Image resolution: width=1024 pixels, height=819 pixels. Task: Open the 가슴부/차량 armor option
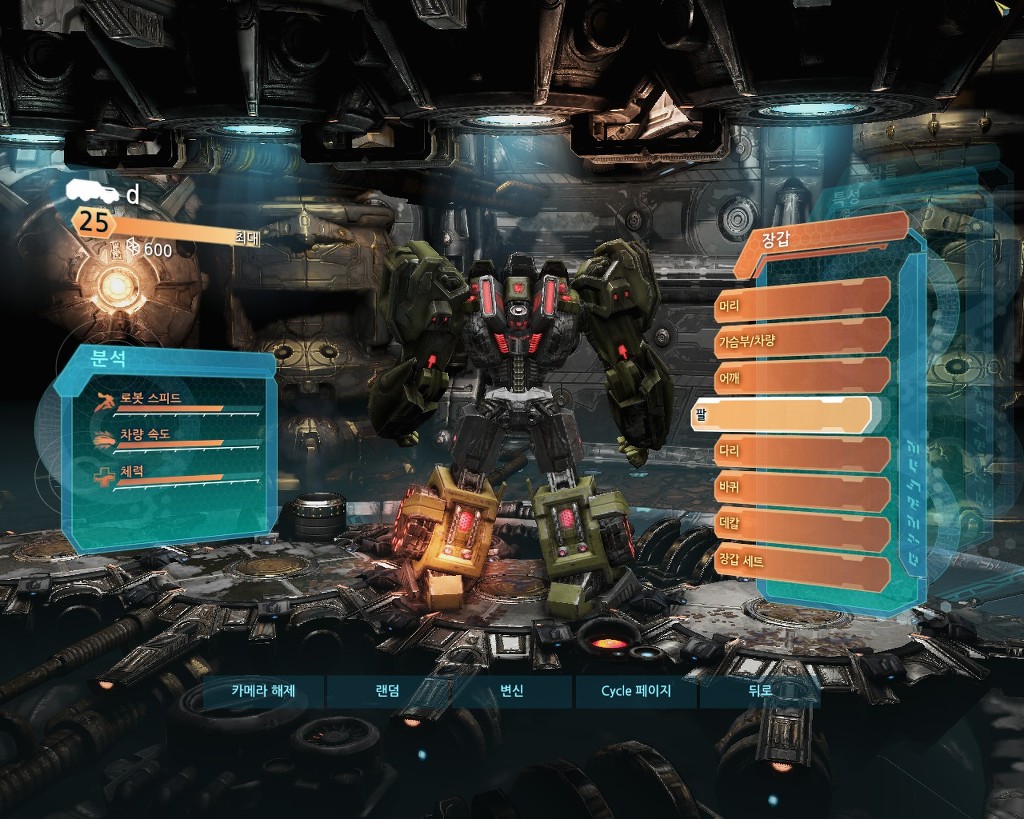802,336
